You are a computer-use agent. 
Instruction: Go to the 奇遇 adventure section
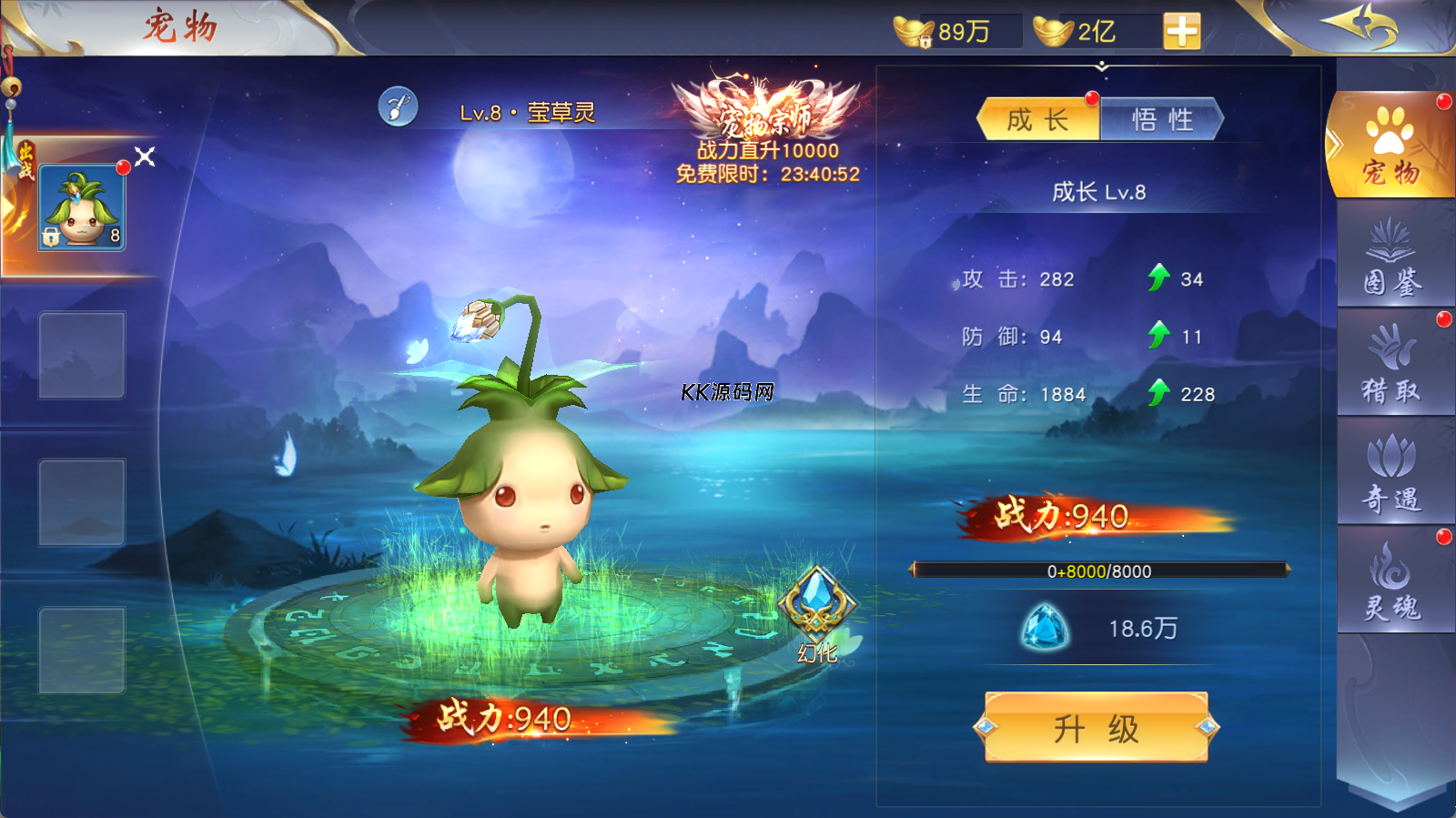point(1391,473)
